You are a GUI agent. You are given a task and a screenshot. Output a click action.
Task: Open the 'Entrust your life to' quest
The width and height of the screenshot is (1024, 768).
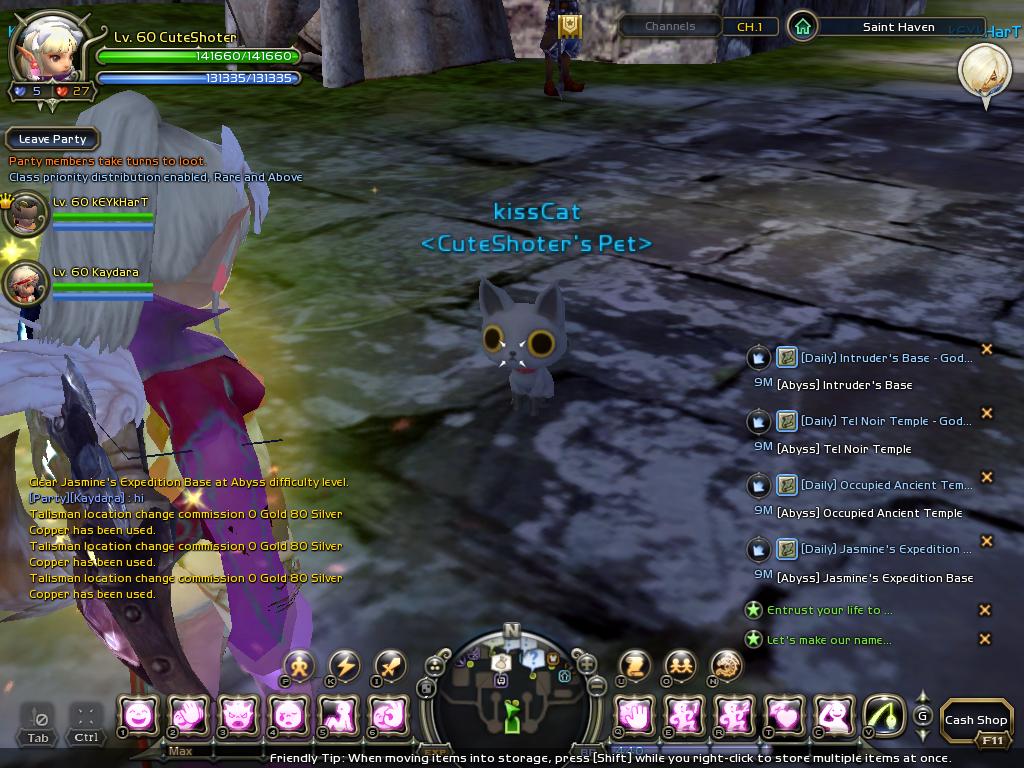(829, 610)
